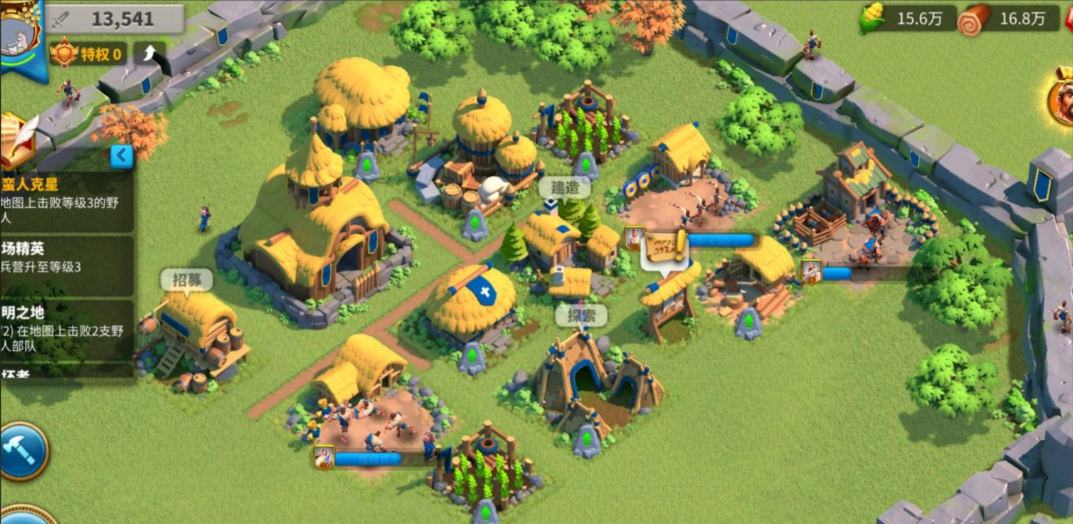Open the quest book icon

point(17,140)
